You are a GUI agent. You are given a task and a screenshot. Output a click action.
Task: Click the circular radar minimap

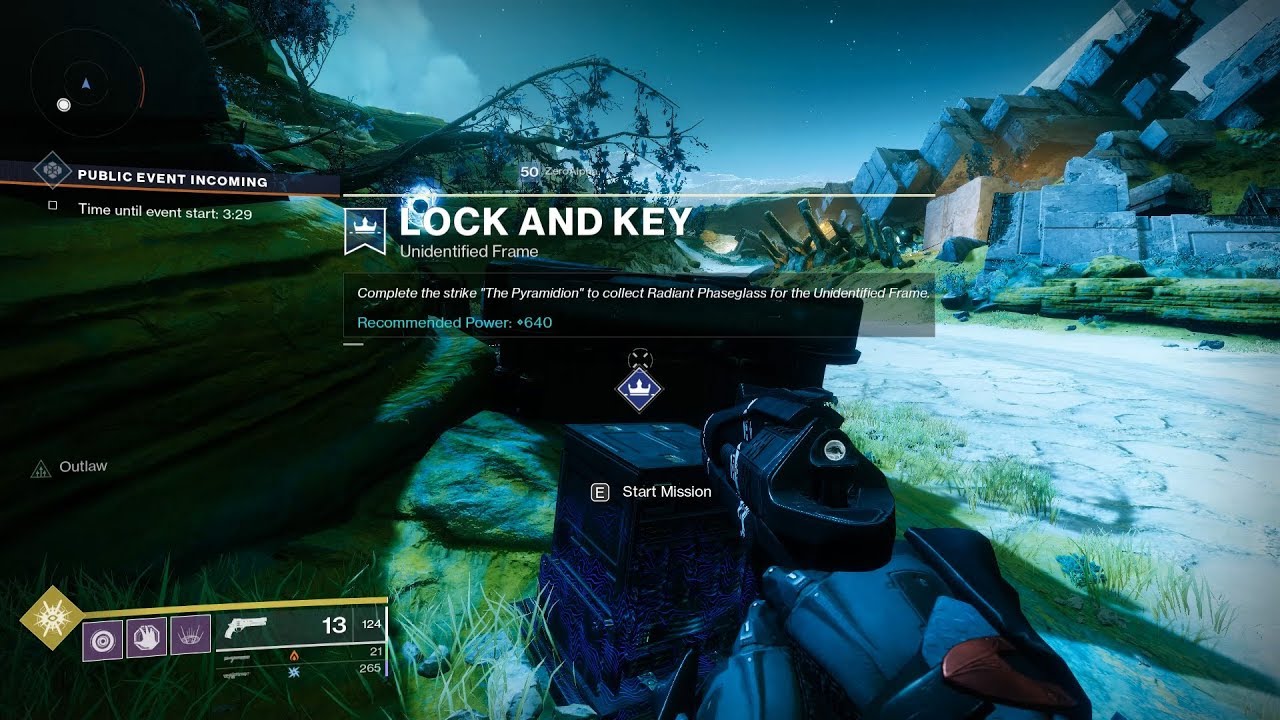click(x=86, y=83)
